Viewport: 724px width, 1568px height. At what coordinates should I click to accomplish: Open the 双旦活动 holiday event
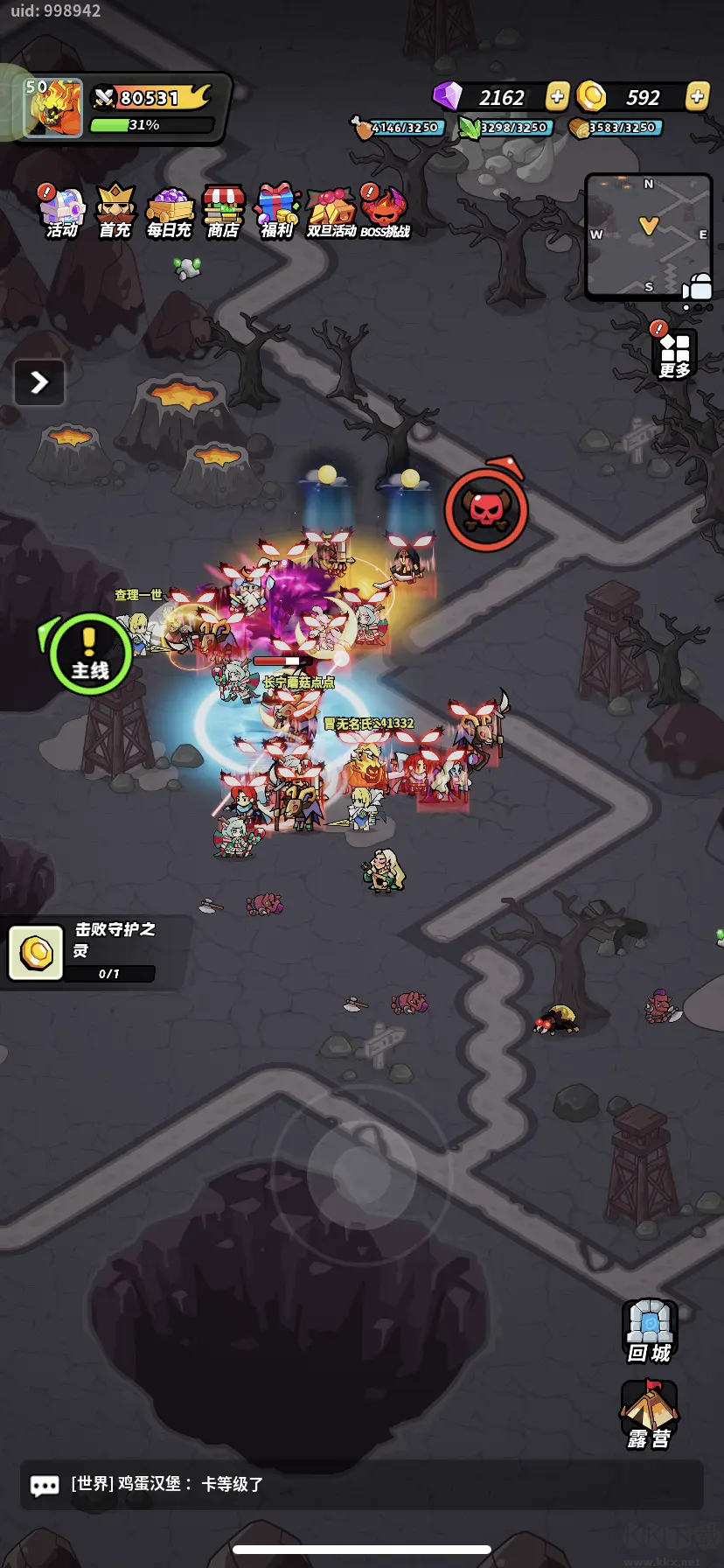pos(331,213)
